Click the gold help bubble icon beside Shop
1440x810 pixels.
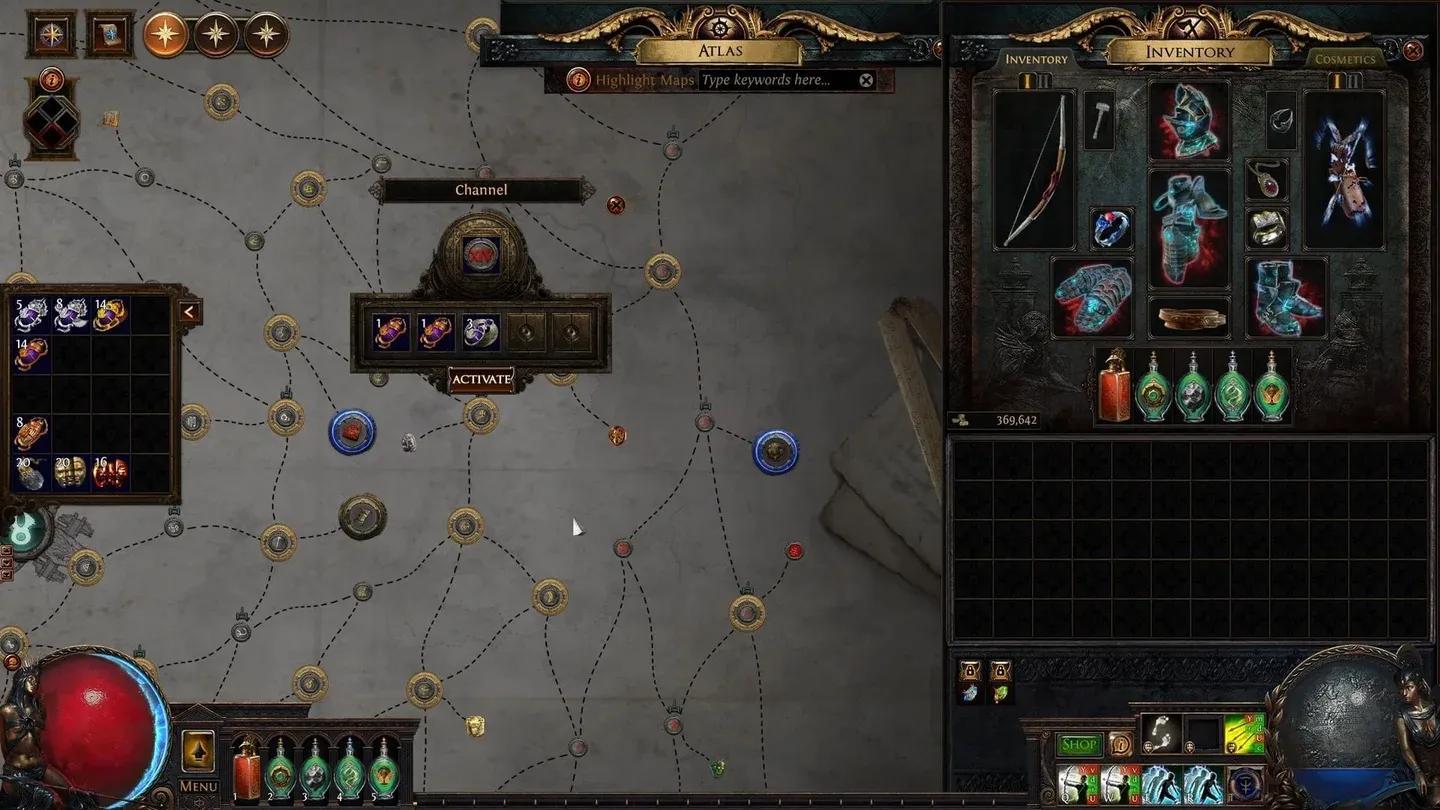tap(1122, 744)
